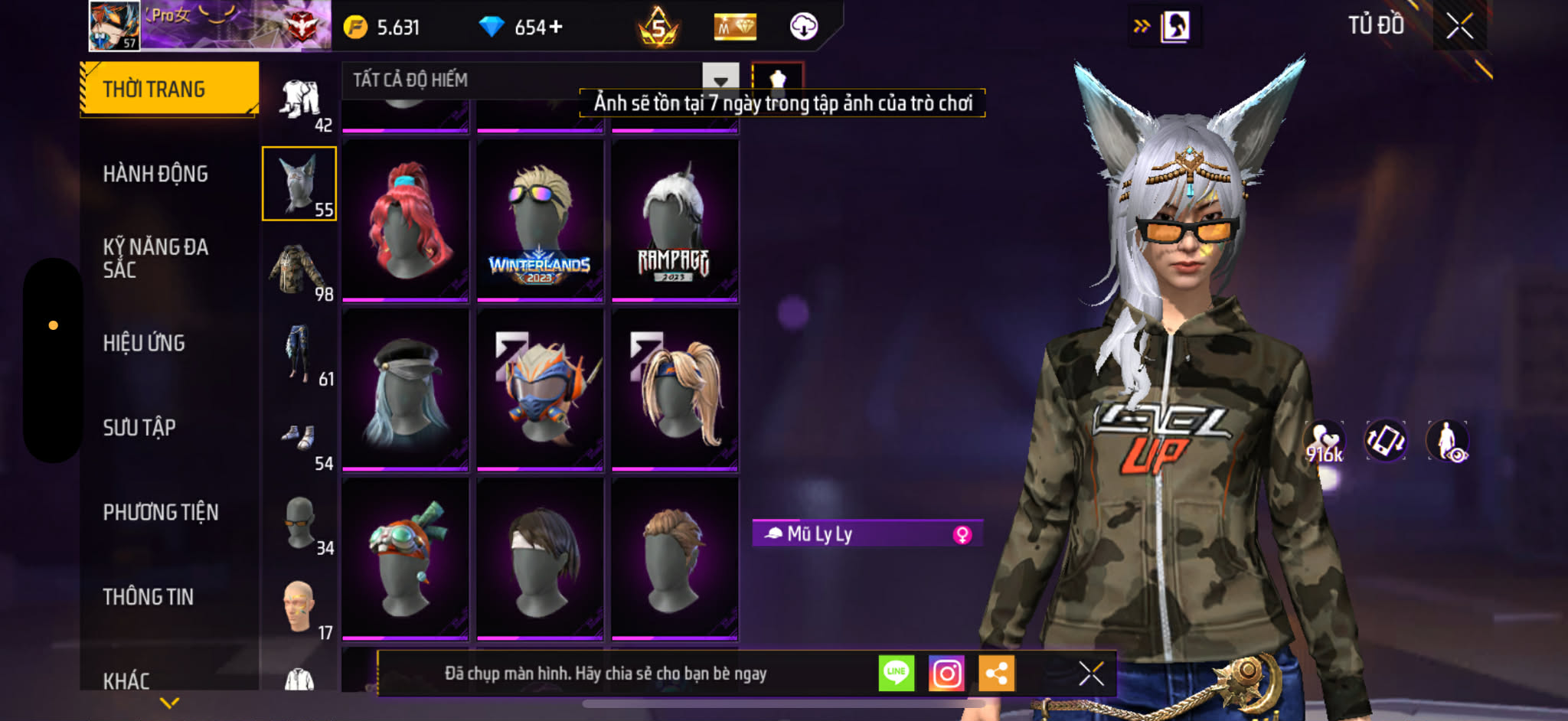
Task: Close the wardrobe with the top X
Action: pyautogui.click(x=1459, y=26)
